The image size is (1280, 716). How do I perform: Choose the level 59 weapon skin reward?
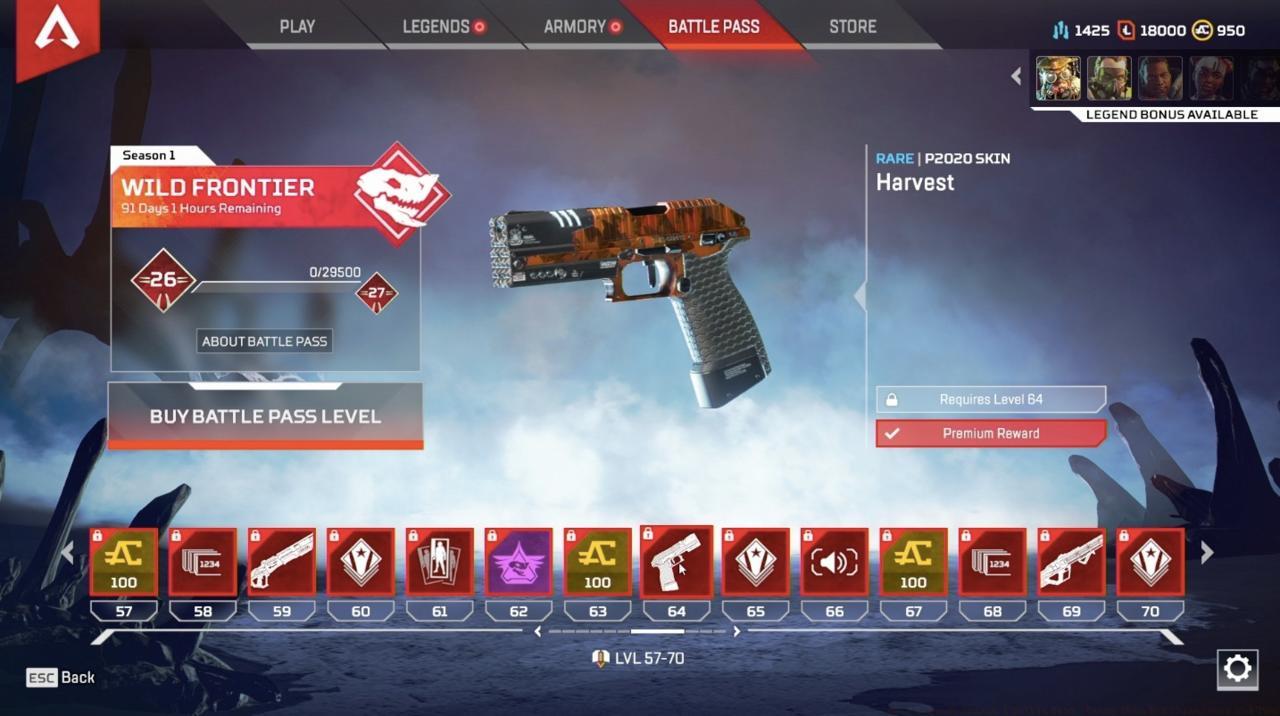[x=282, y=562]
